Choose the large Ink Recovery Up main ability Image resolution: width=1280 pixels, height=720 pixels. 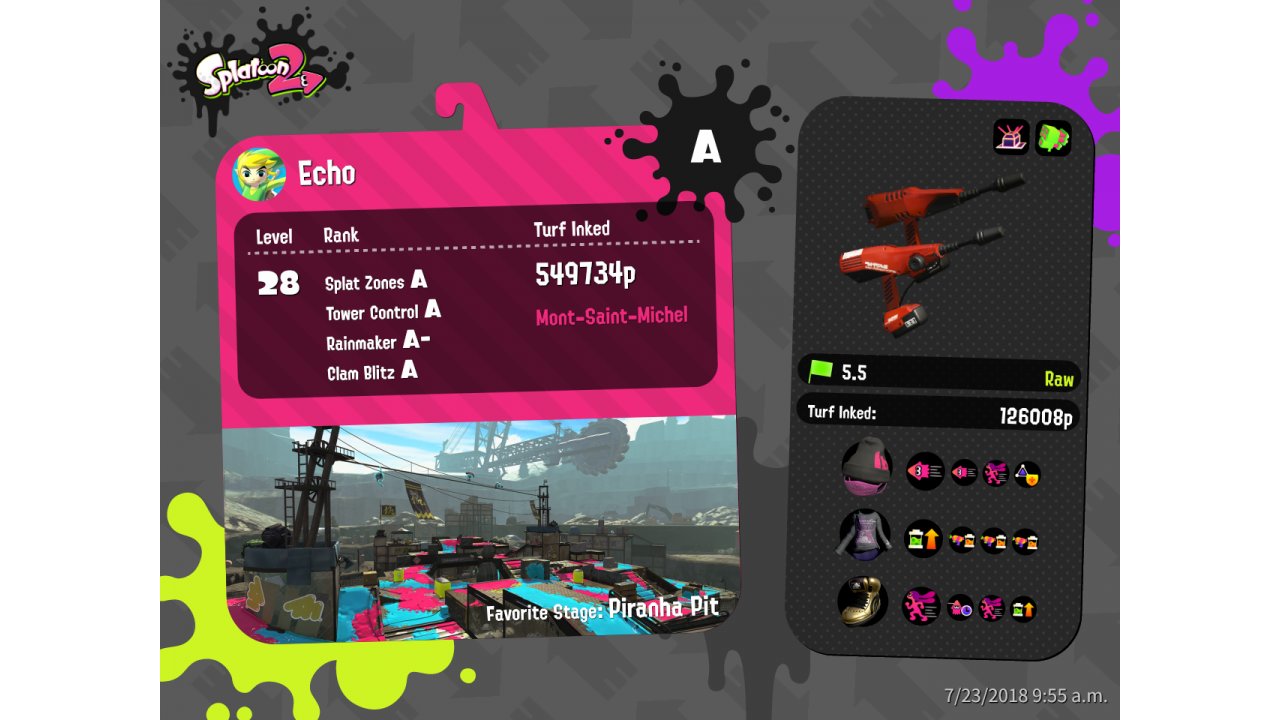tap(924, 539)
